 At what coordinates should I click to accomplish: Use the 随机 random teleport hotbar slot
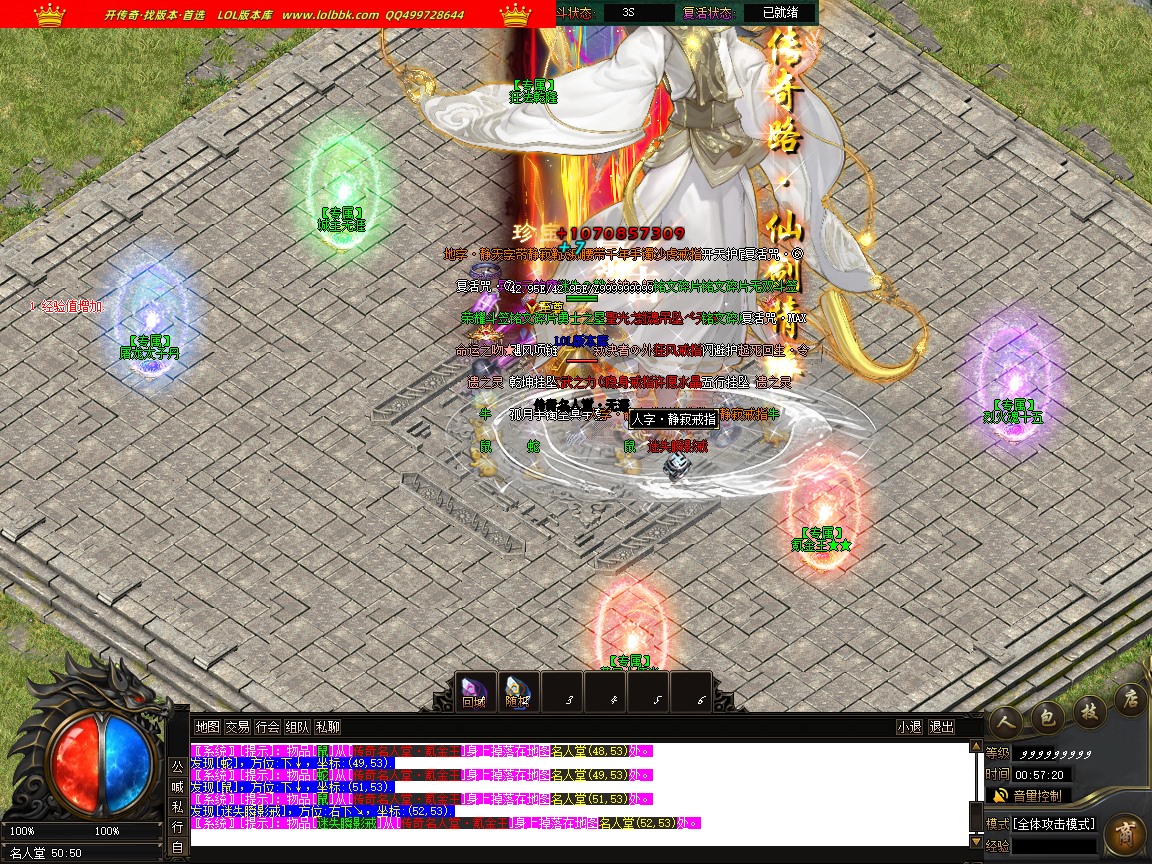pyautogui.click(x=516, y=691)
